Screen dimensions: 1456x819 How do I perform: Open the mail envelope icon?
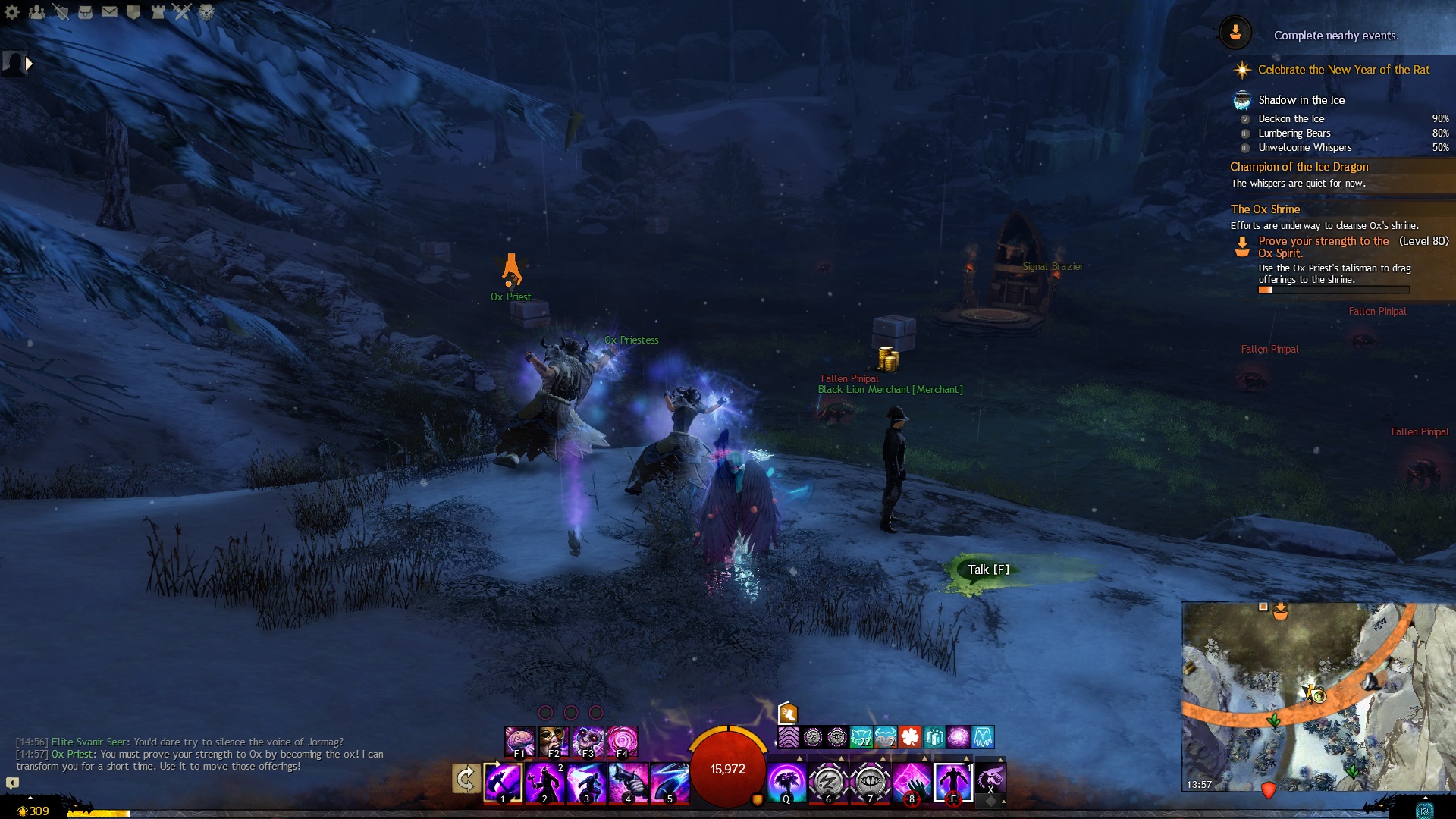(109, 12)
